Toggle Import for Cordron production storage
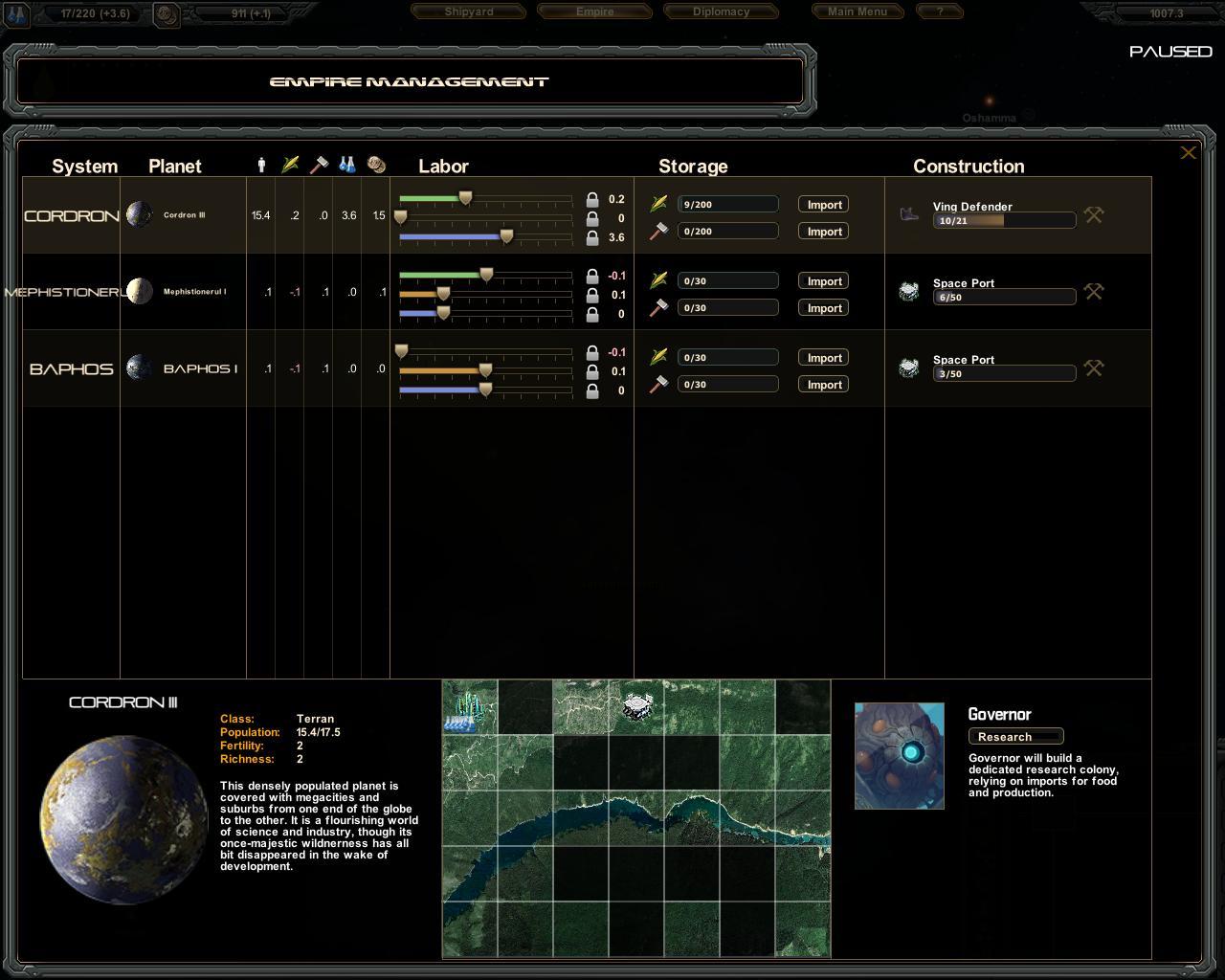Viewport: 1225px width, 980px height. 824,232
